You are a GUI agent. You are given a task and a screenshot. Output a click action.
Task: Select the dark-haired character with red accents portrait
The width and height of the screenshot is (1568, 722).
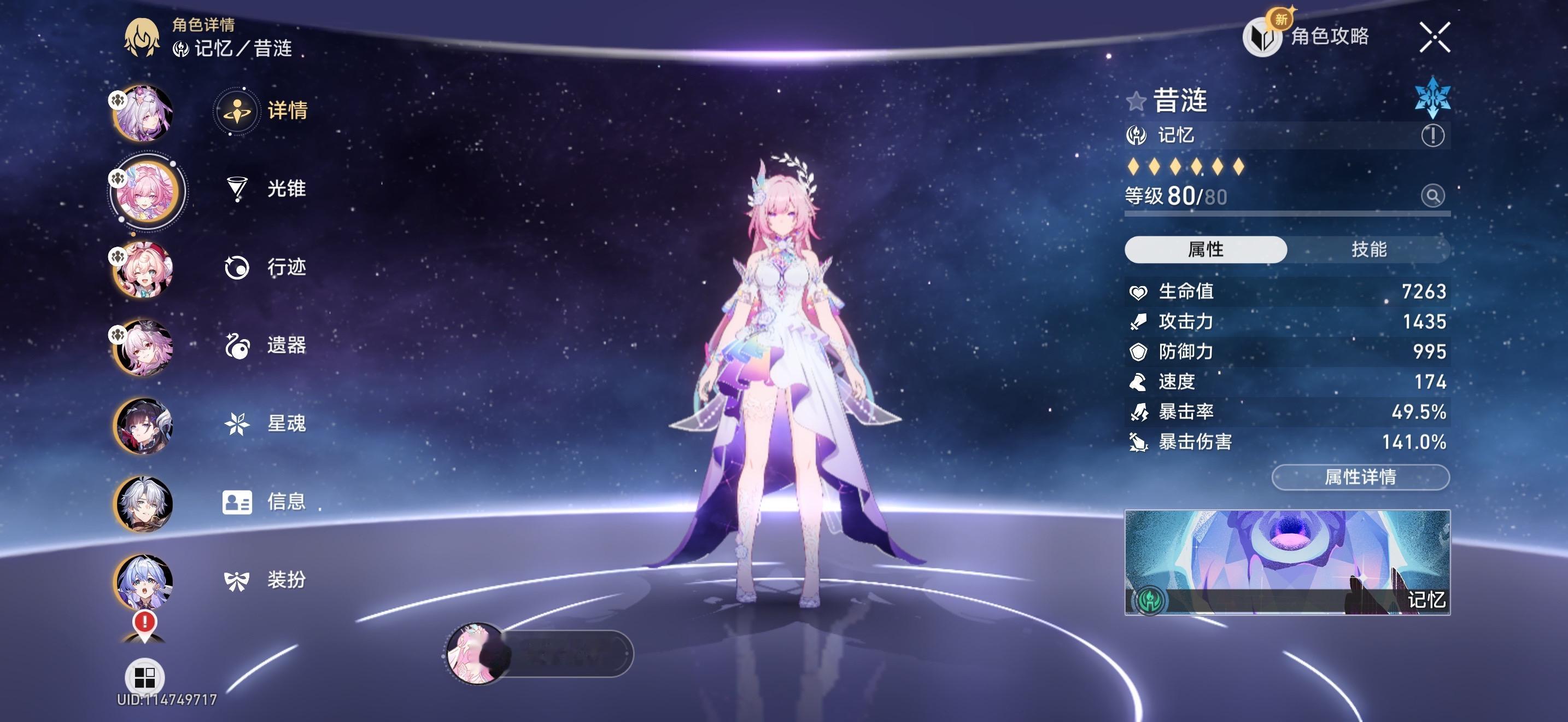pyautogui.click(x=144, y=426)
